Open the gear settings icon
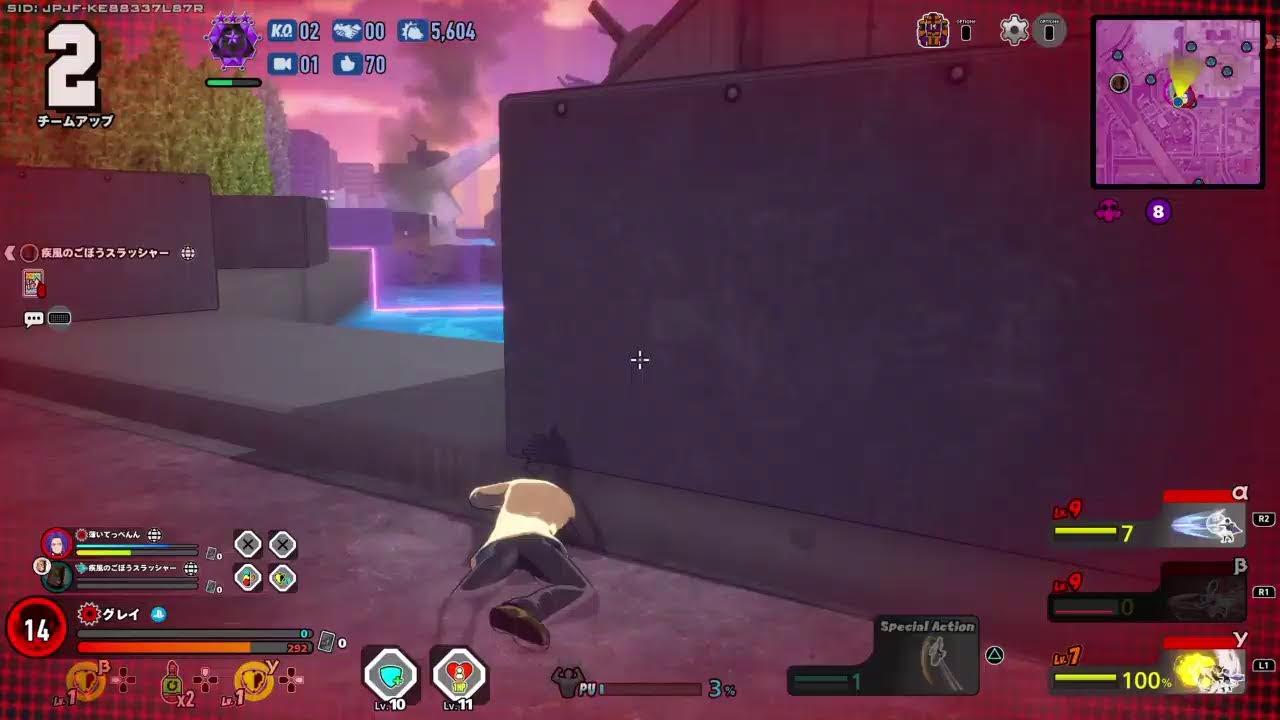Screen dimensions: 1280x720 click(1014, 30)
